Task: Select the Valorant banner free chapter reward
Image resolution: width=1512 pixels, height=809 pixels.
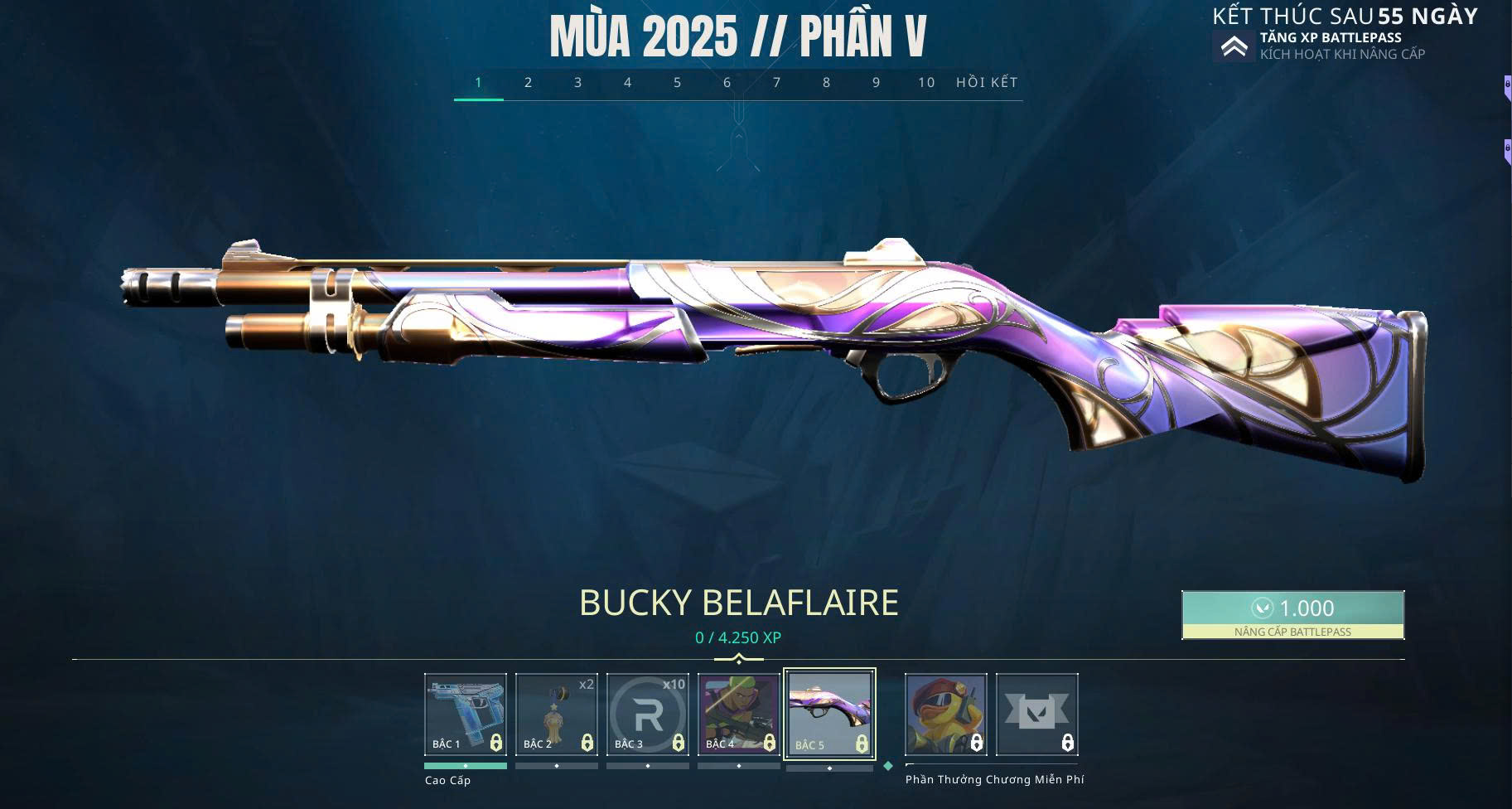Action: (1036, 714)
